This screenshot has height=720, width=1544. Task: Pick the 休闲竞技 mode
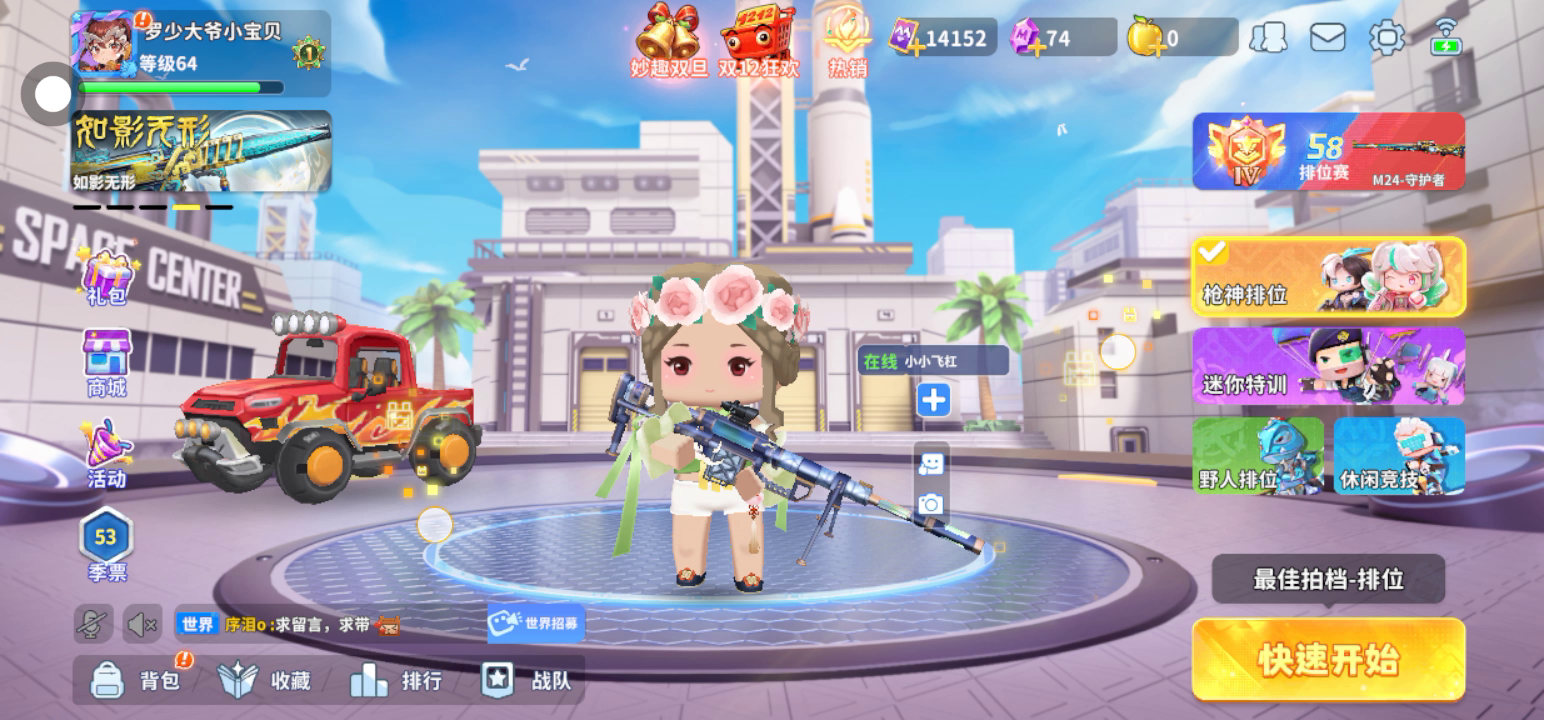pos(1398,456)
